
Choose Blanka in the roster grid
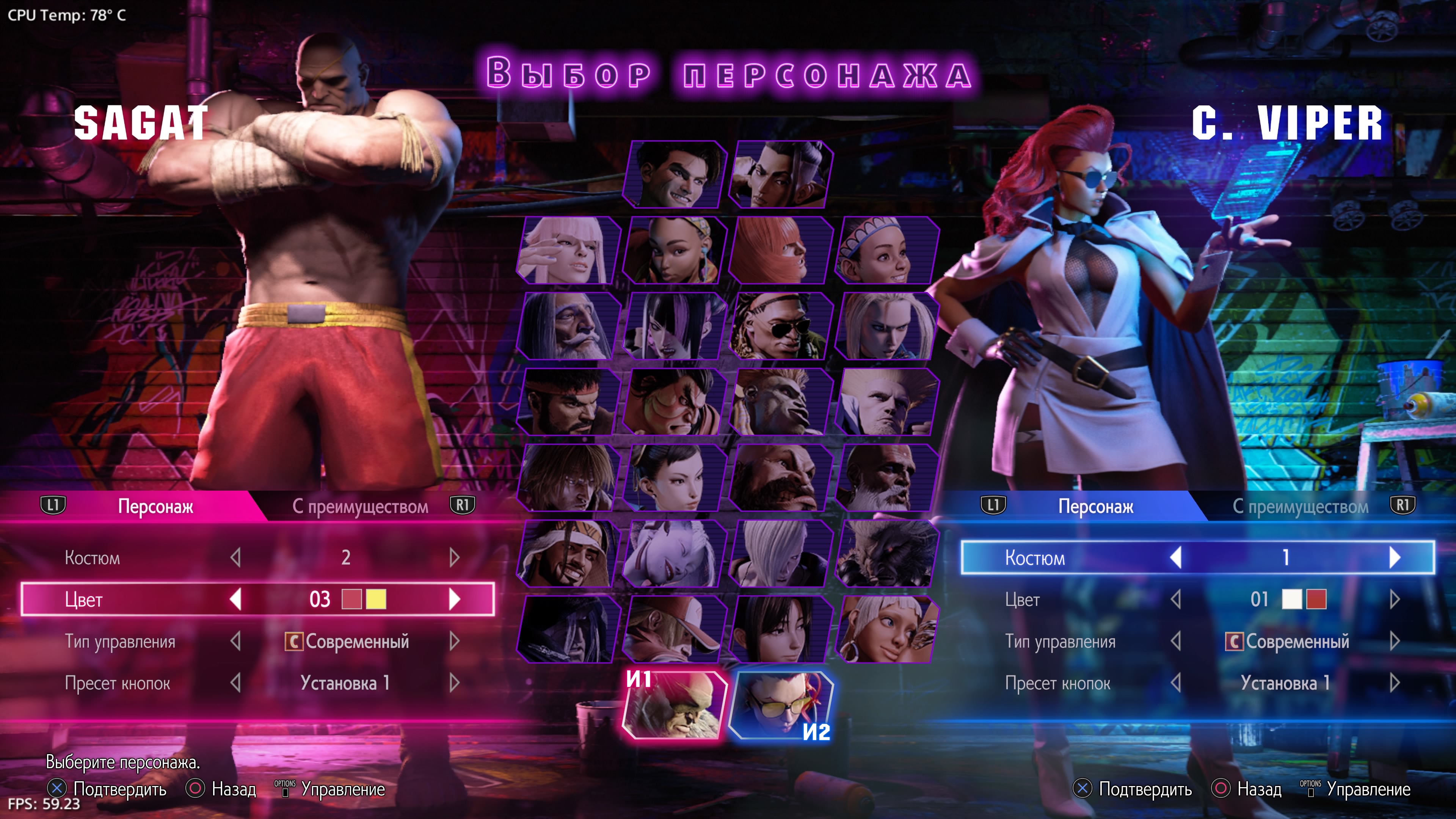click(x=780, y=402)
